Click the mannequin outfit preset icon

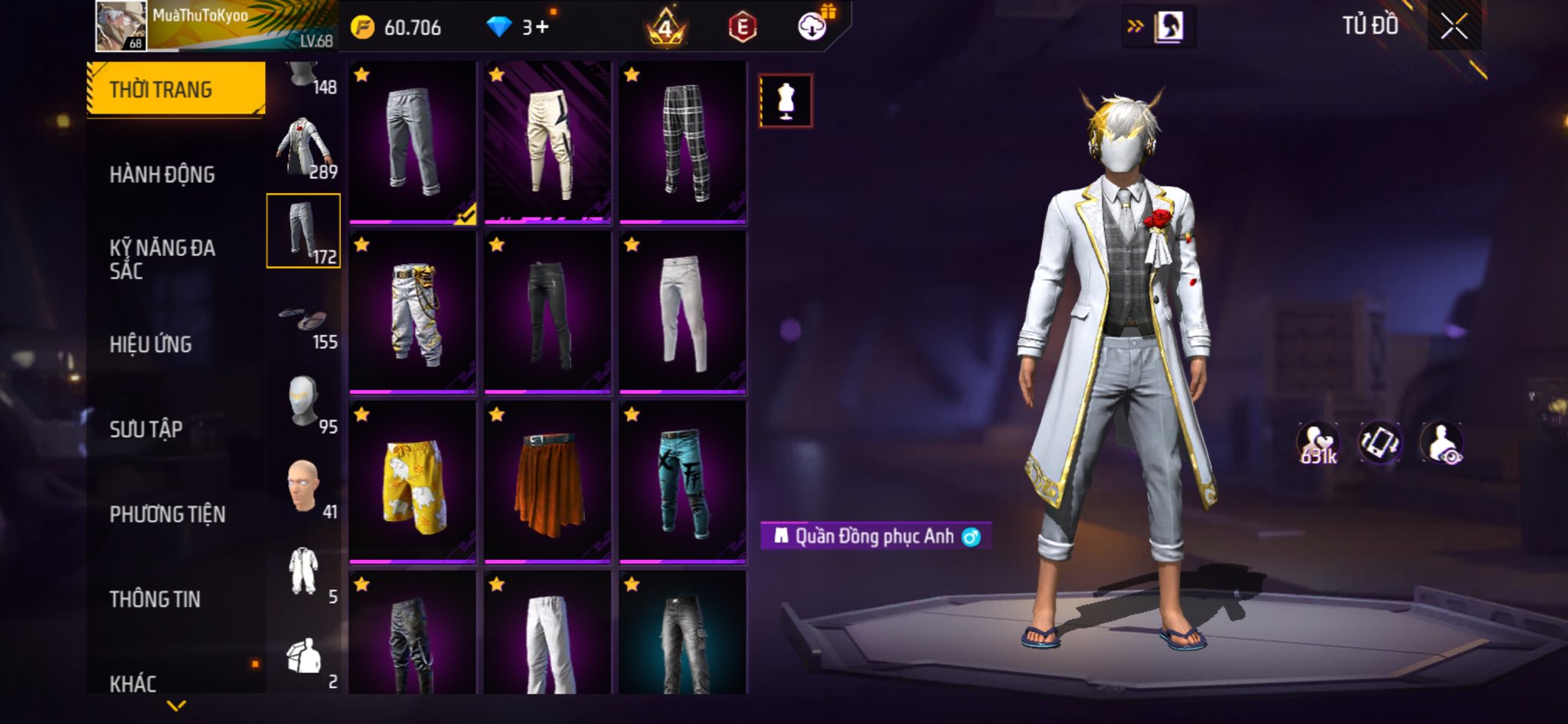[786, 101]
